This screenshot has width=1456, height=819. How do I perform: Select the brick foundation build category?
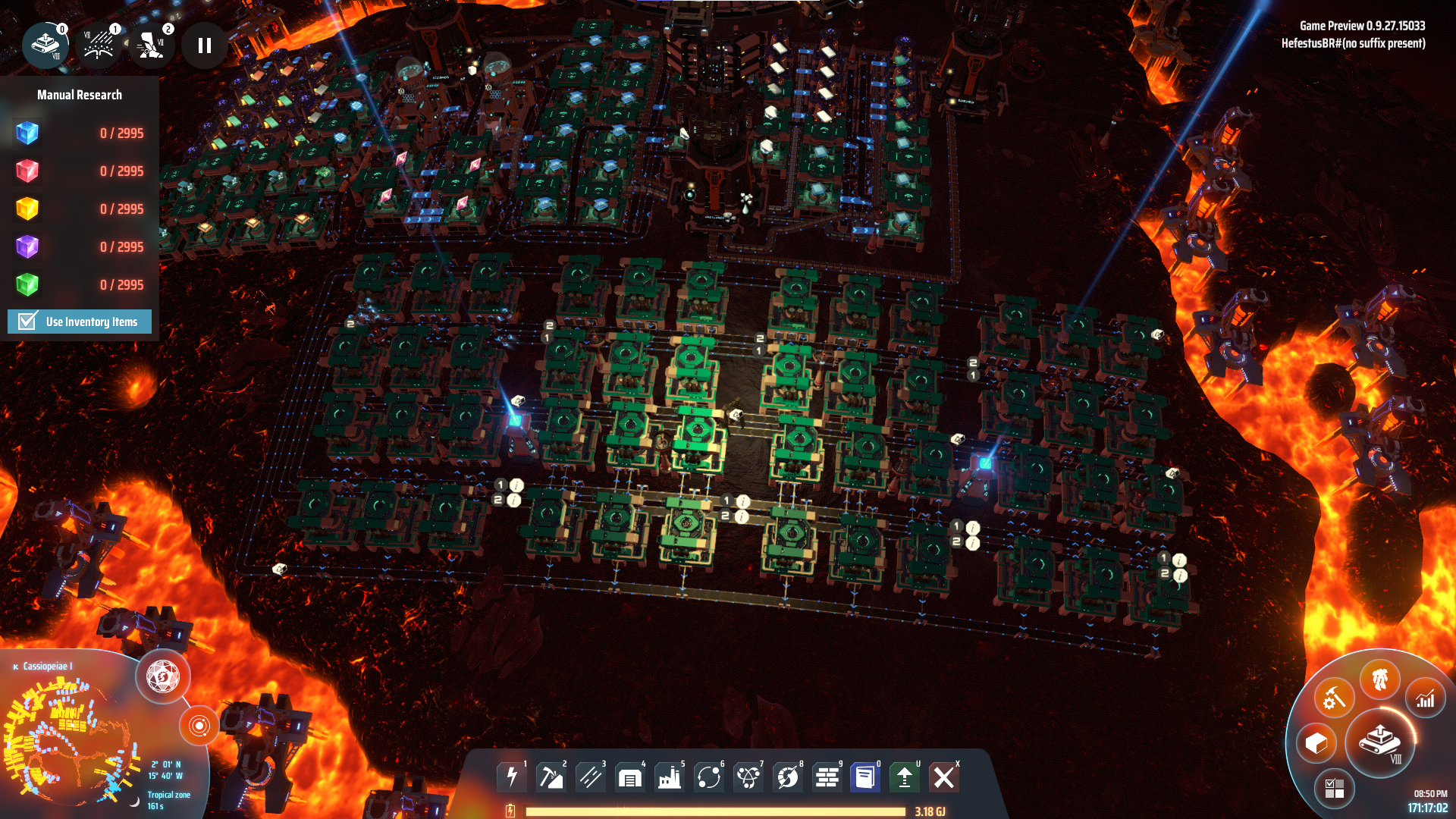click(x=827, y=777)
